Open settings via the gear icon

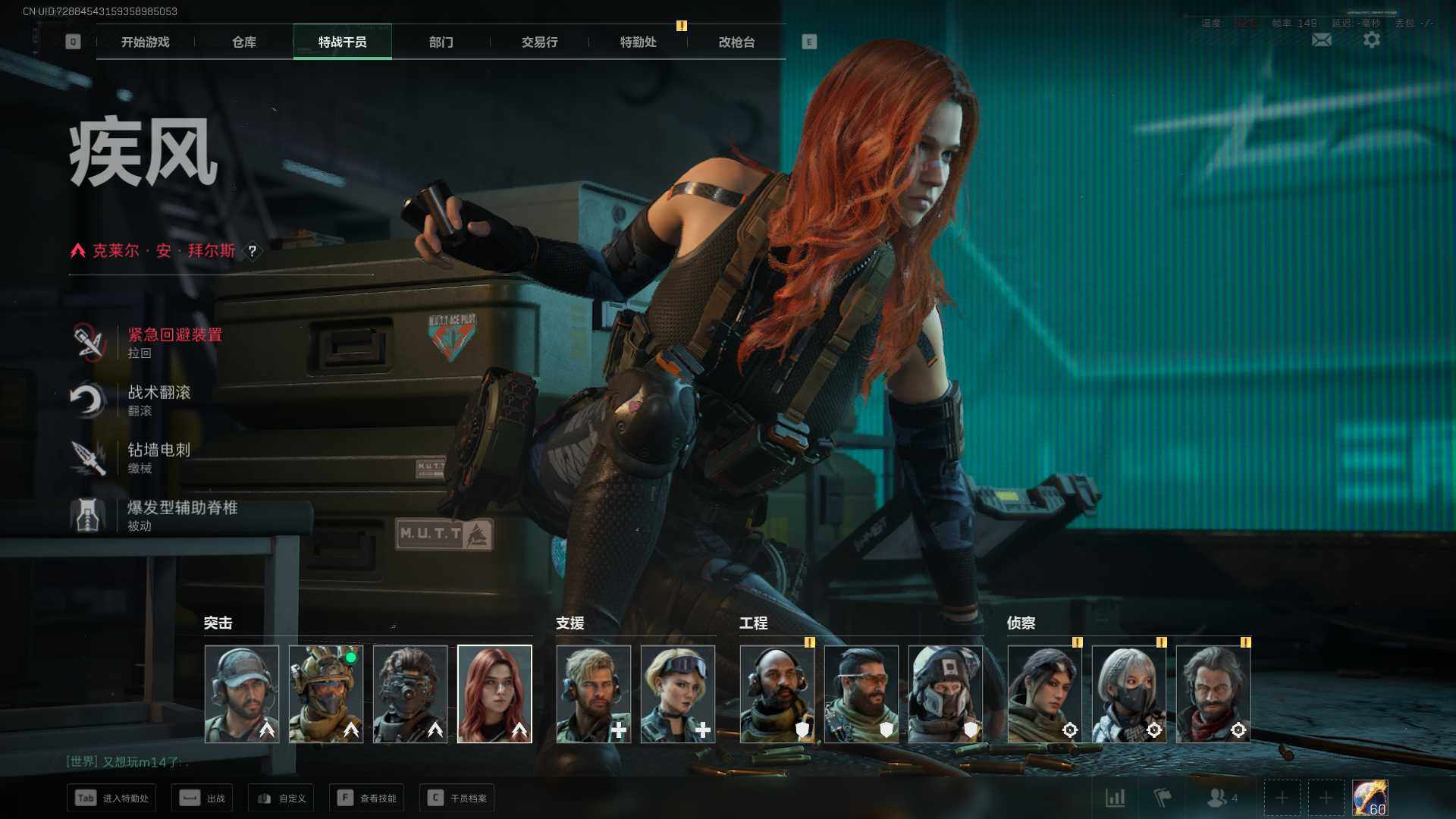[1372, 39]
